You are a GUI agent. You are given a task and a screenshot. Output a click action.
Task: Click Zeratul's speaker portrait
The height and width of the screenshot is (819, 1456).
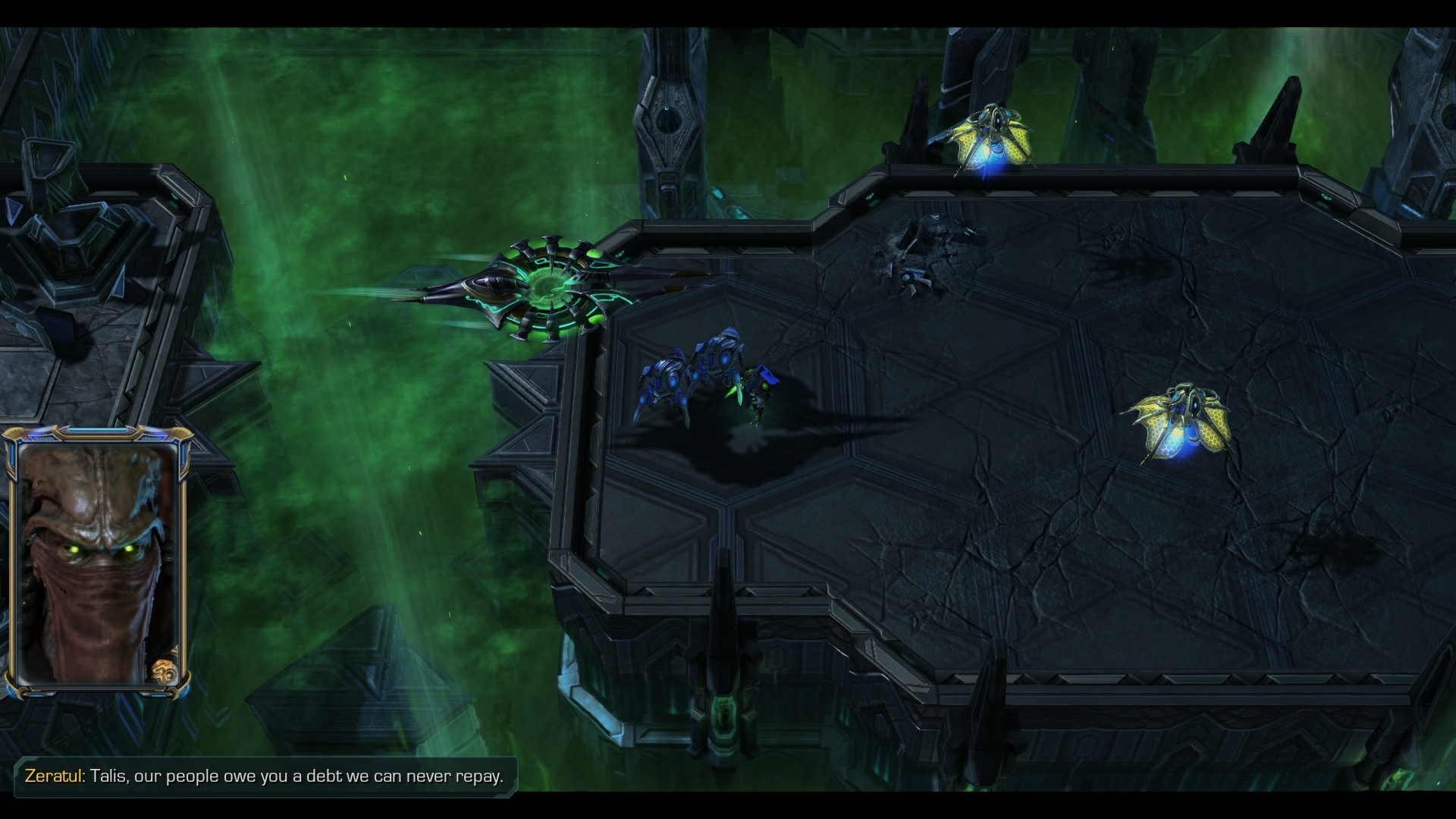tap(96, 562)
